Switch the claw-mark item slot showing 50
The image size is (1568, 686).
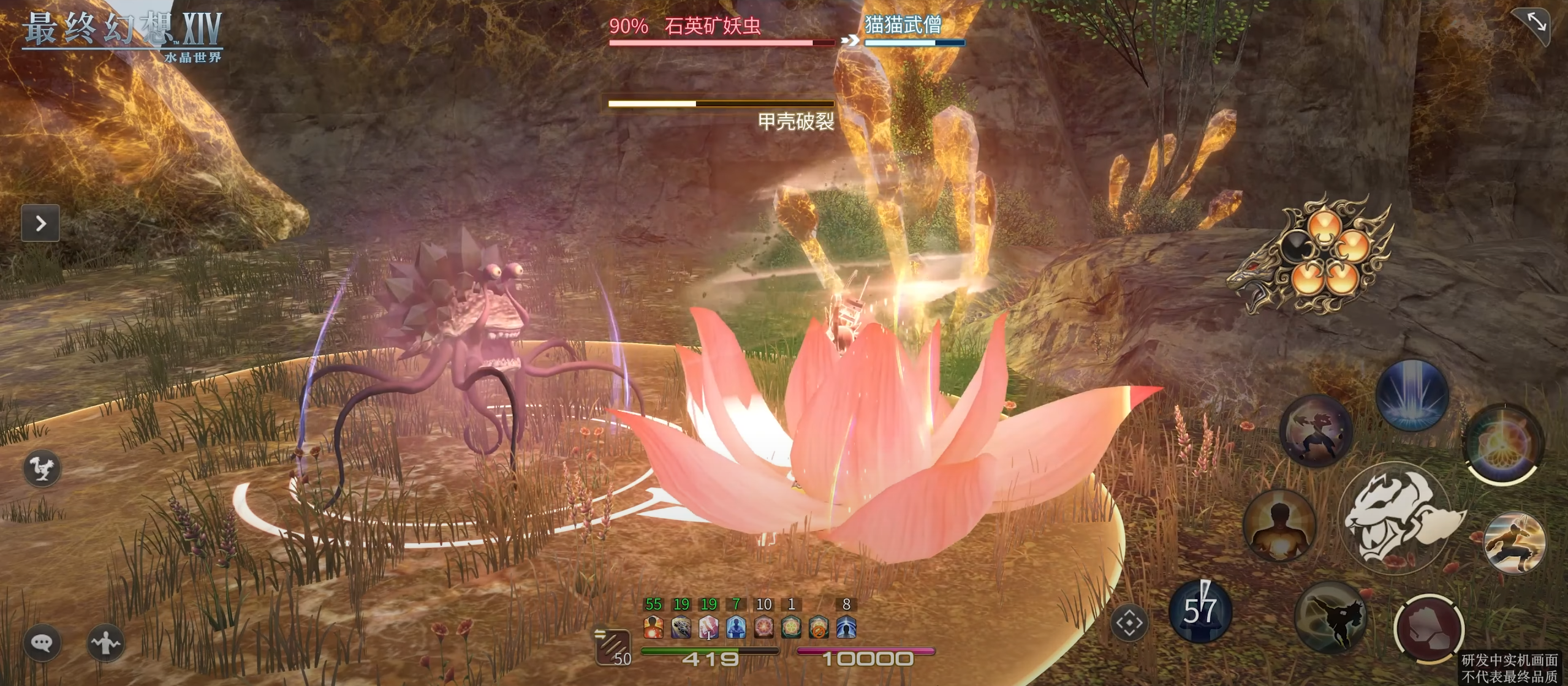click(x=613, y=647)
